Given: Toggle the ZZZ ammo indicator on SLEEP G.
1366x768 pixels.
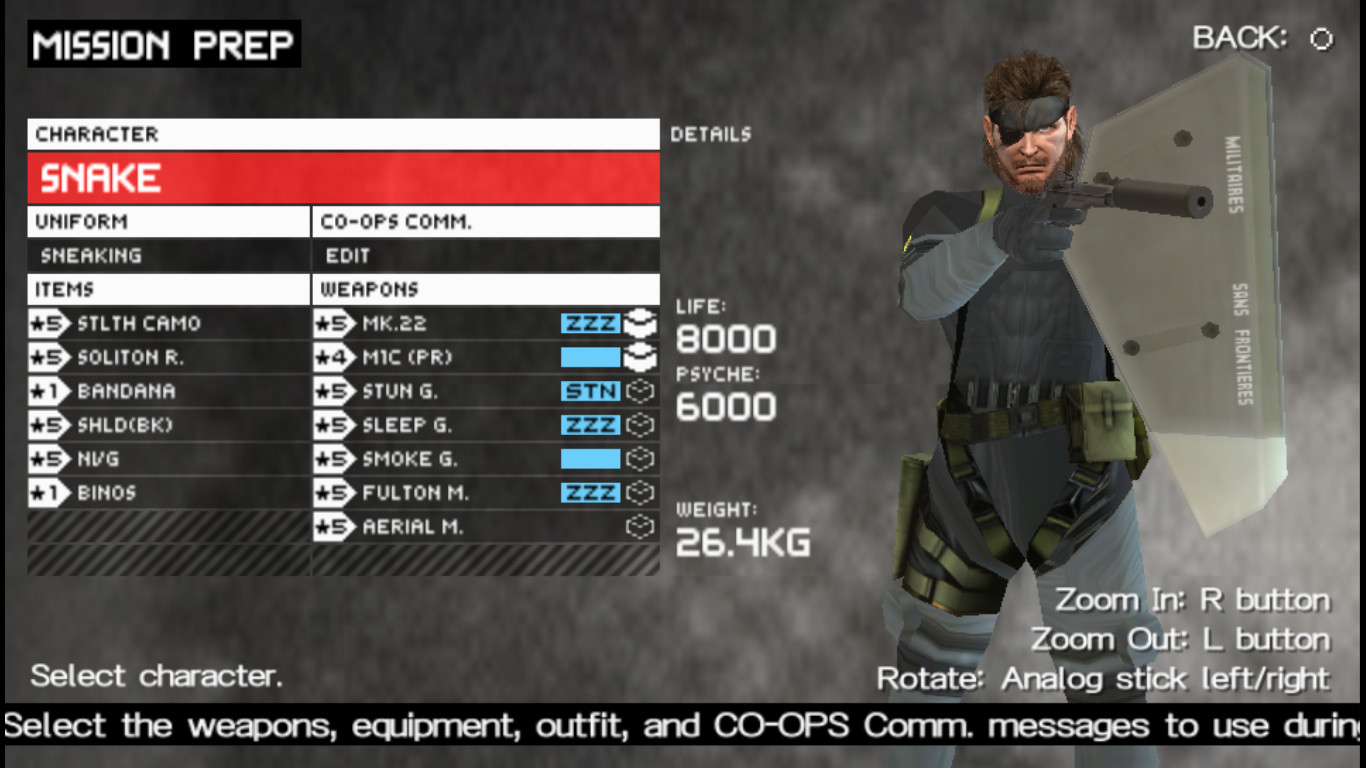Looking at the screenshot, I should click(x=592, y=425).
